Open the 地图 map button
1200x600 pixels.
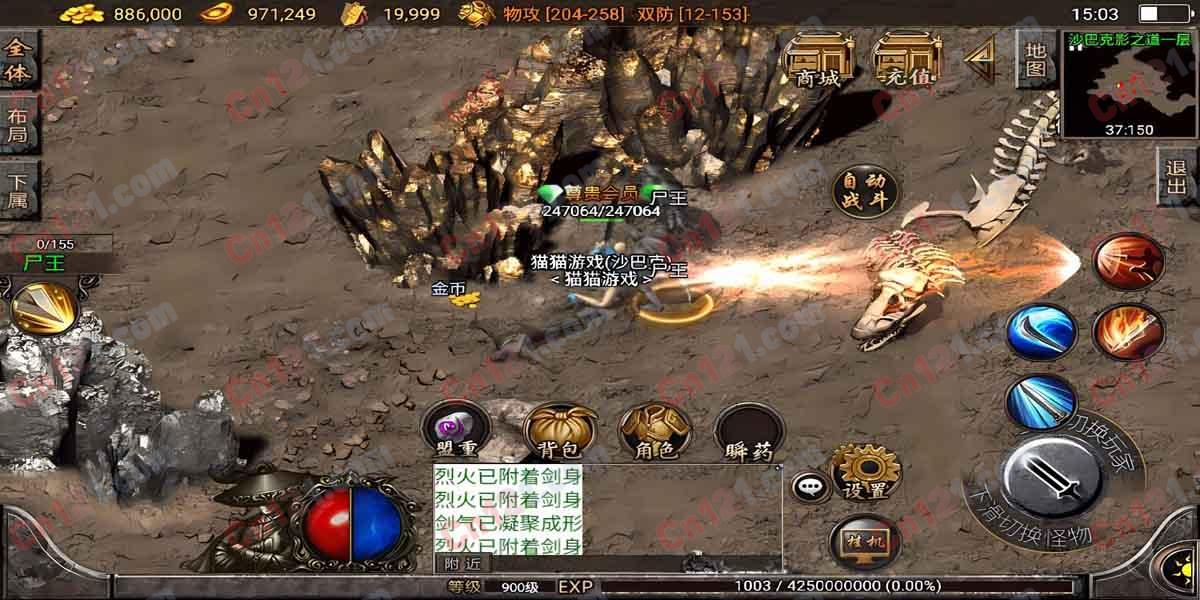(x=1036, y=59)
